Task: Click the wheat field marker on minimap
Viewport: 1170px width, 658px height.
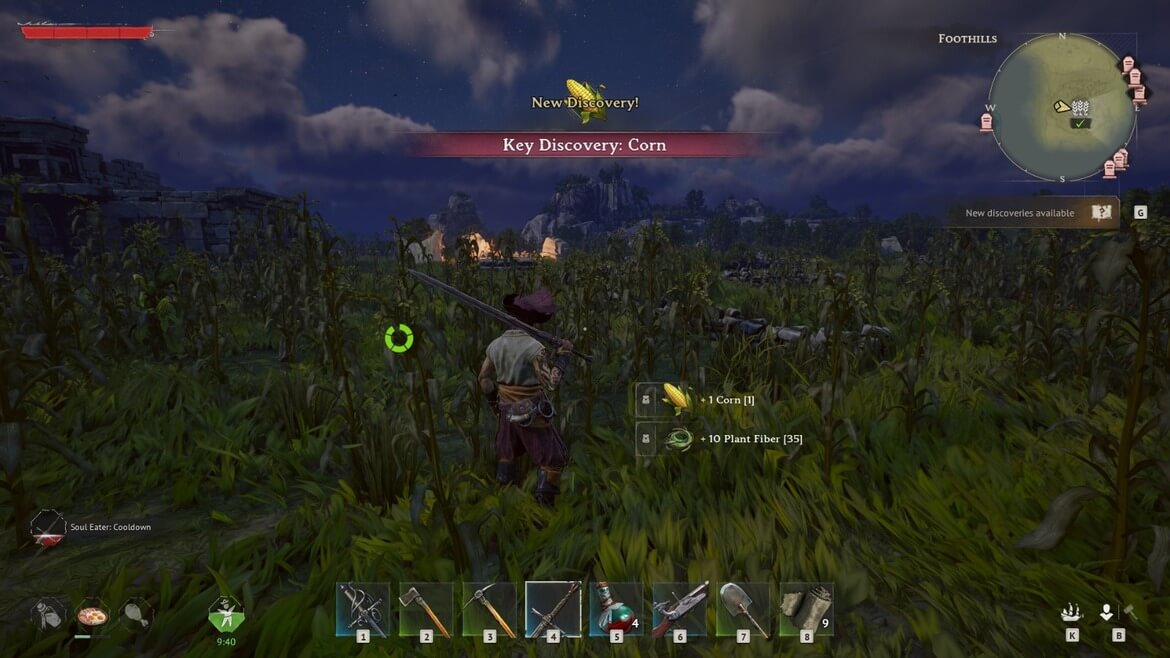Action: pyautogui.click(x=1080, y=108)
